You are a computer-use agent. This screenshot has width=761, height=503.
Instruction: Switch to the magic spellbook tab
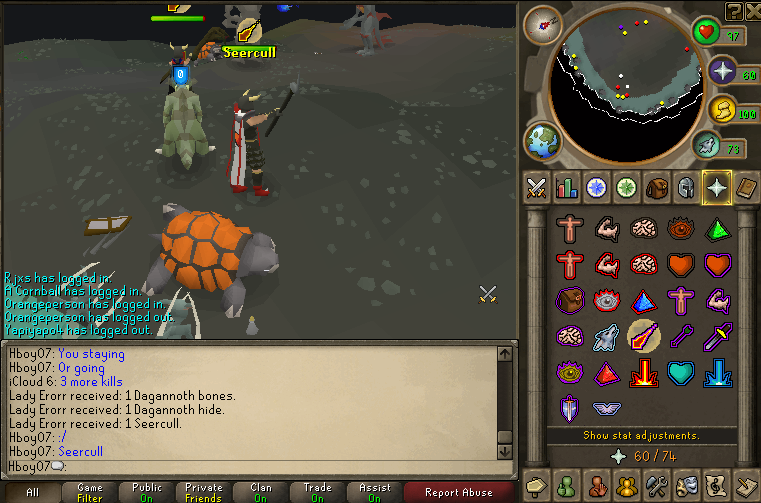747,187
